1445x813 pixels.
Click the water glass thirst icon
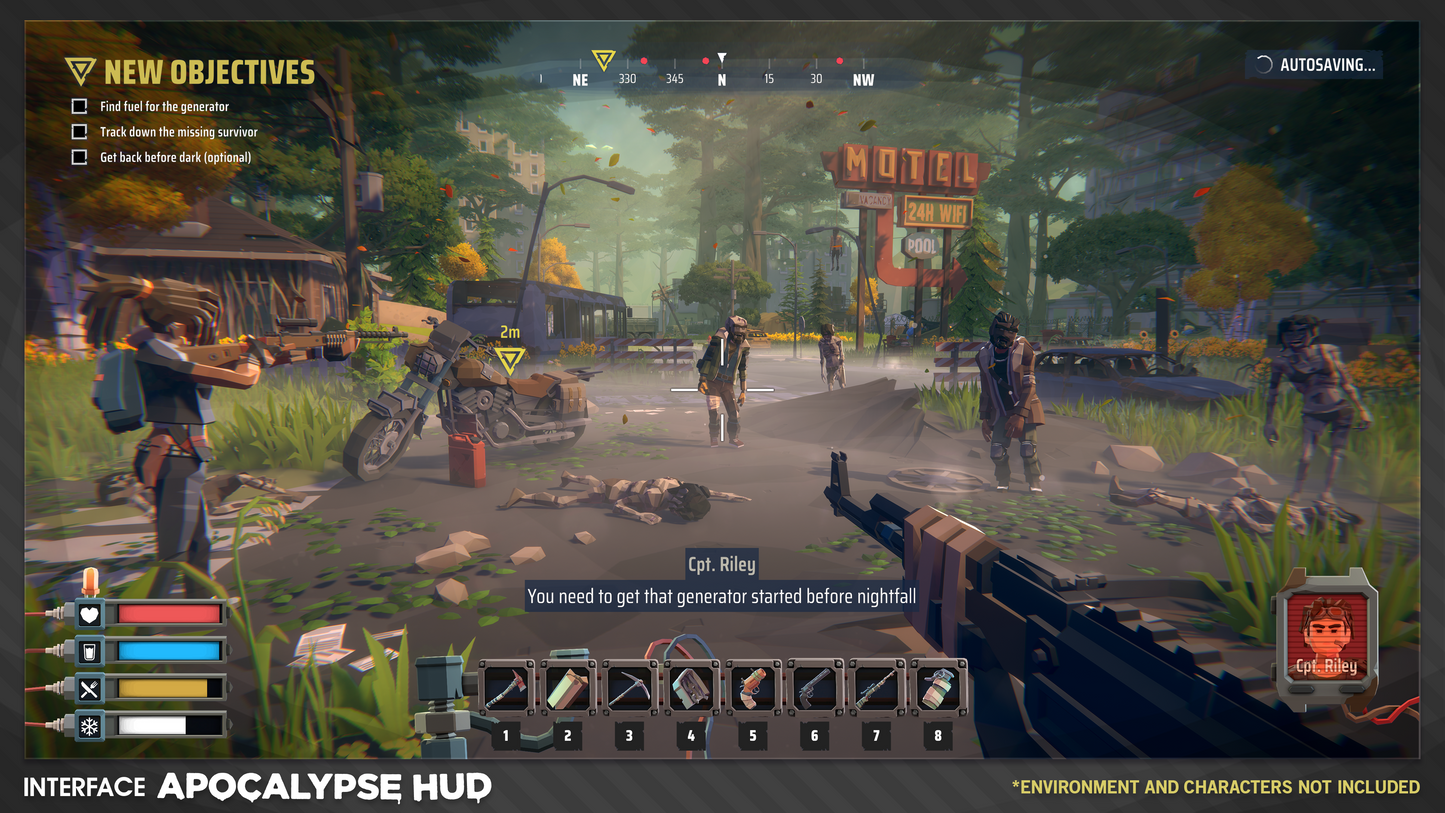(x=90, y=652)
